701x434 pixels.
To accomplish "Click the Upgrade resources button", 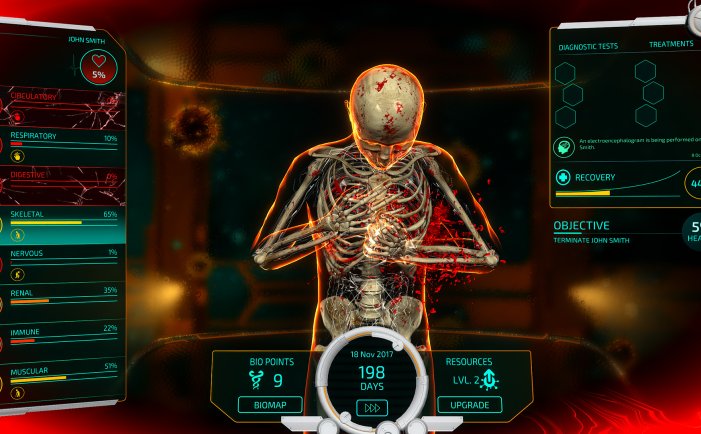I will click(470, 405).
